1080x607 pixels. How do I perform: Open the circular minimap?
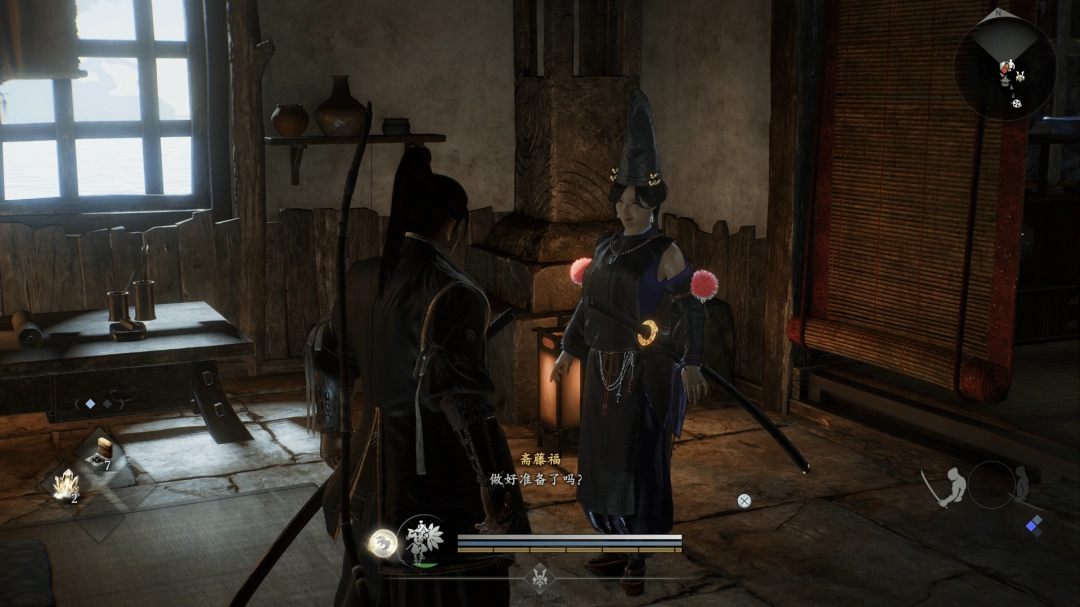(x=1004, y=67)
